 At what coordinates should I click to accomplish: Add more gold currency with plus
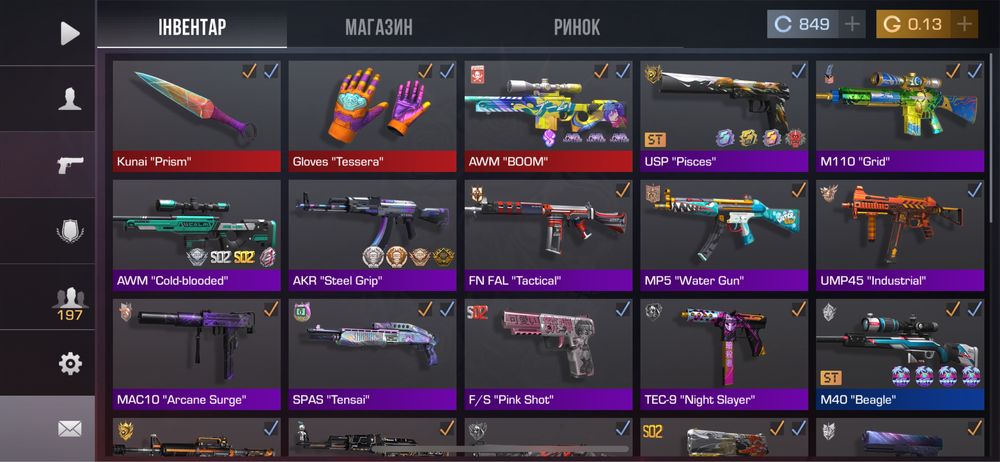pos(963,24)
